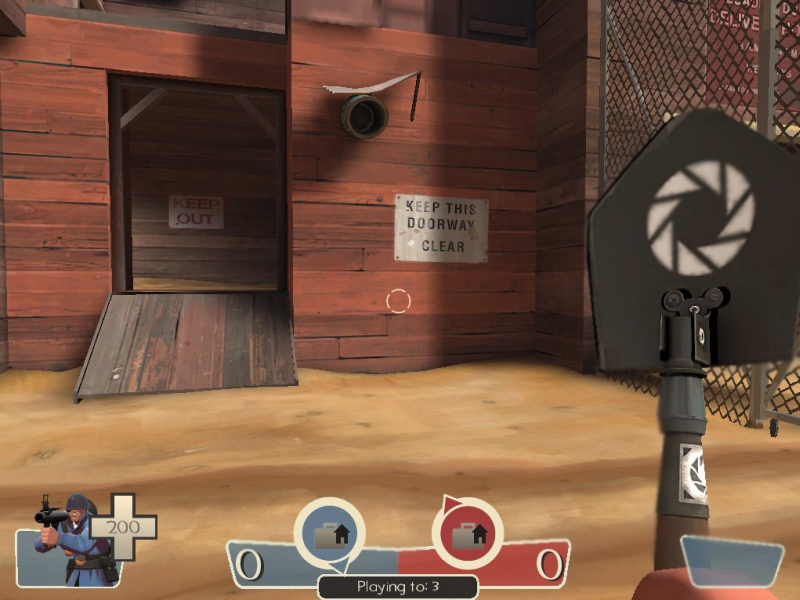The image size is (800, 600).
Task: Click the BLU intelligence briefcase icon
Action: click(329, 533)
